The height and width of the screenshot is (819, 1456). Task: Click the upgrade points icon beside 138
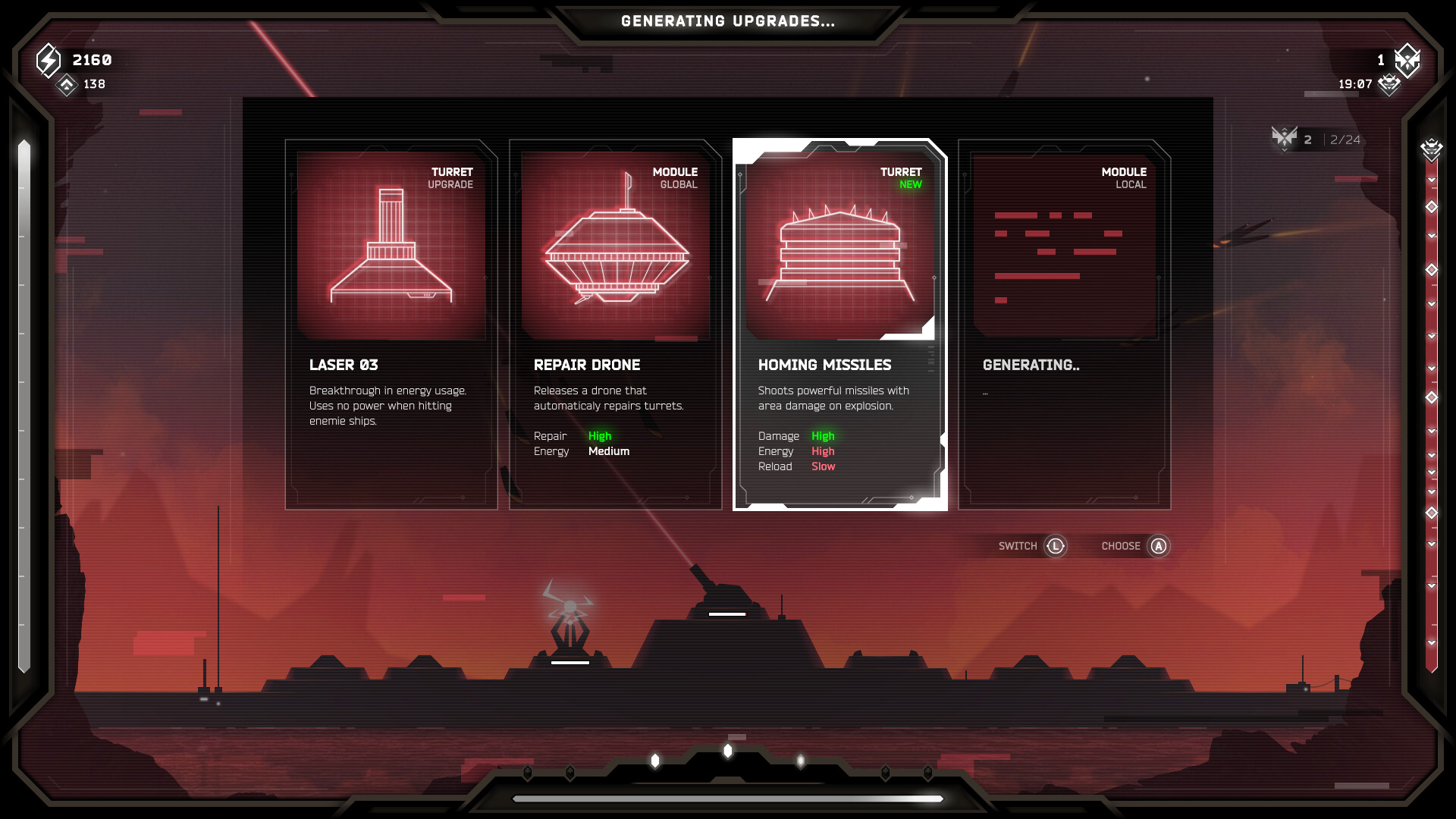pyautogui.click(x=67, y=85)
